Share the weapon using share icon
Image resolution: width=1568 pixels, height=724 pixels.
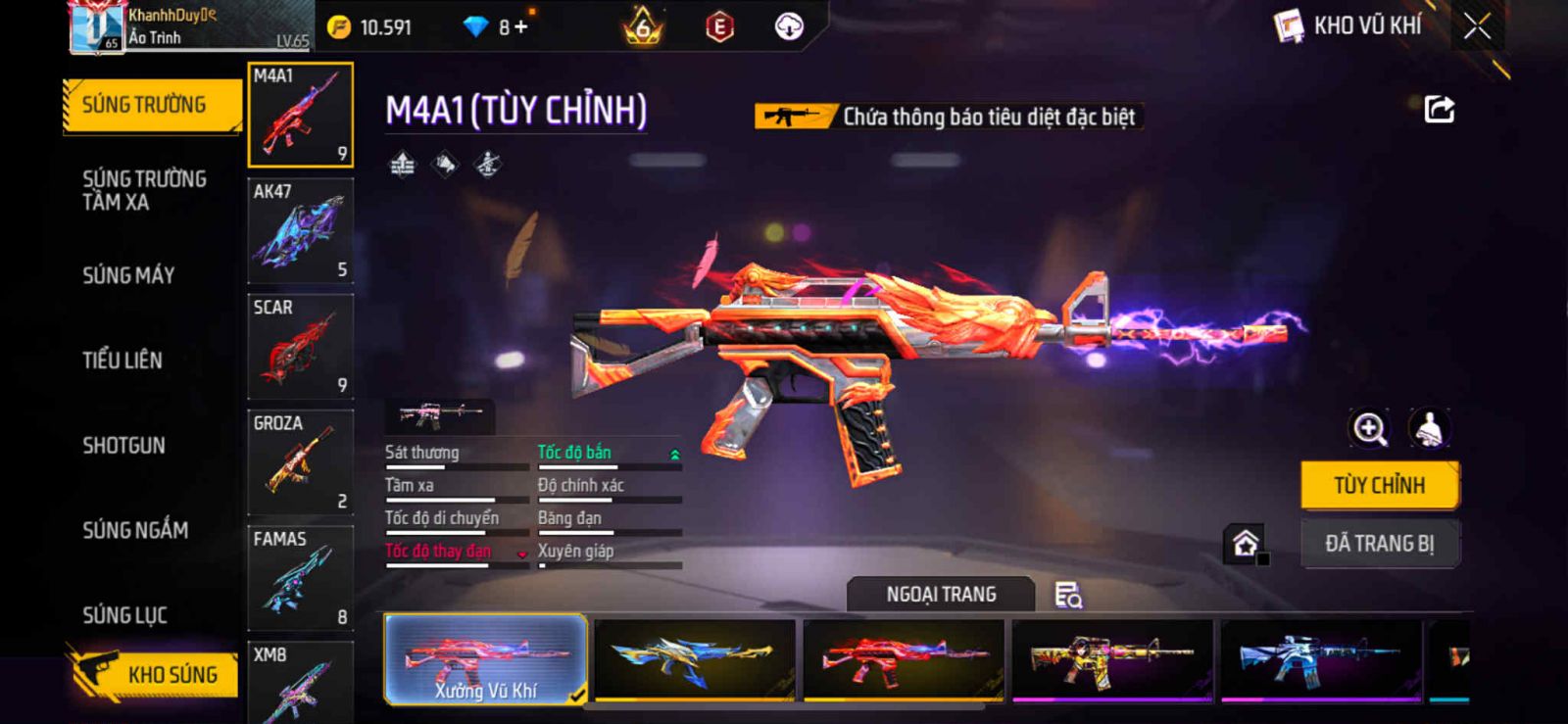click(x=1439, y=109)
